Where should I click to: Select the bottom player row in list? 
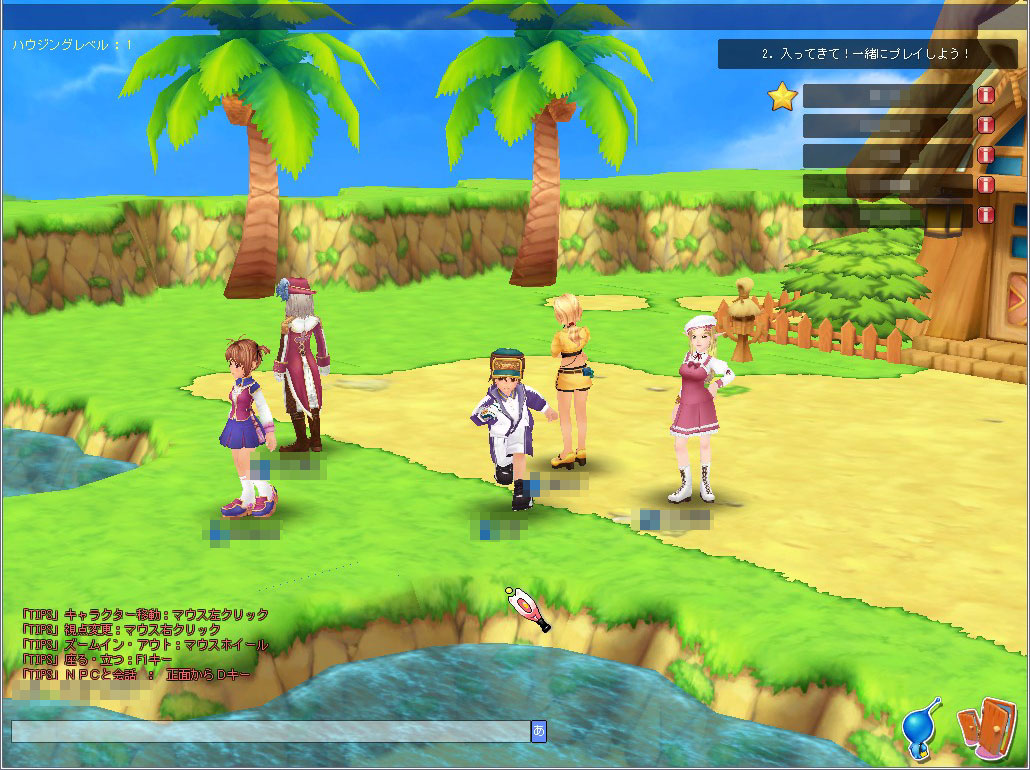(887, 215)
